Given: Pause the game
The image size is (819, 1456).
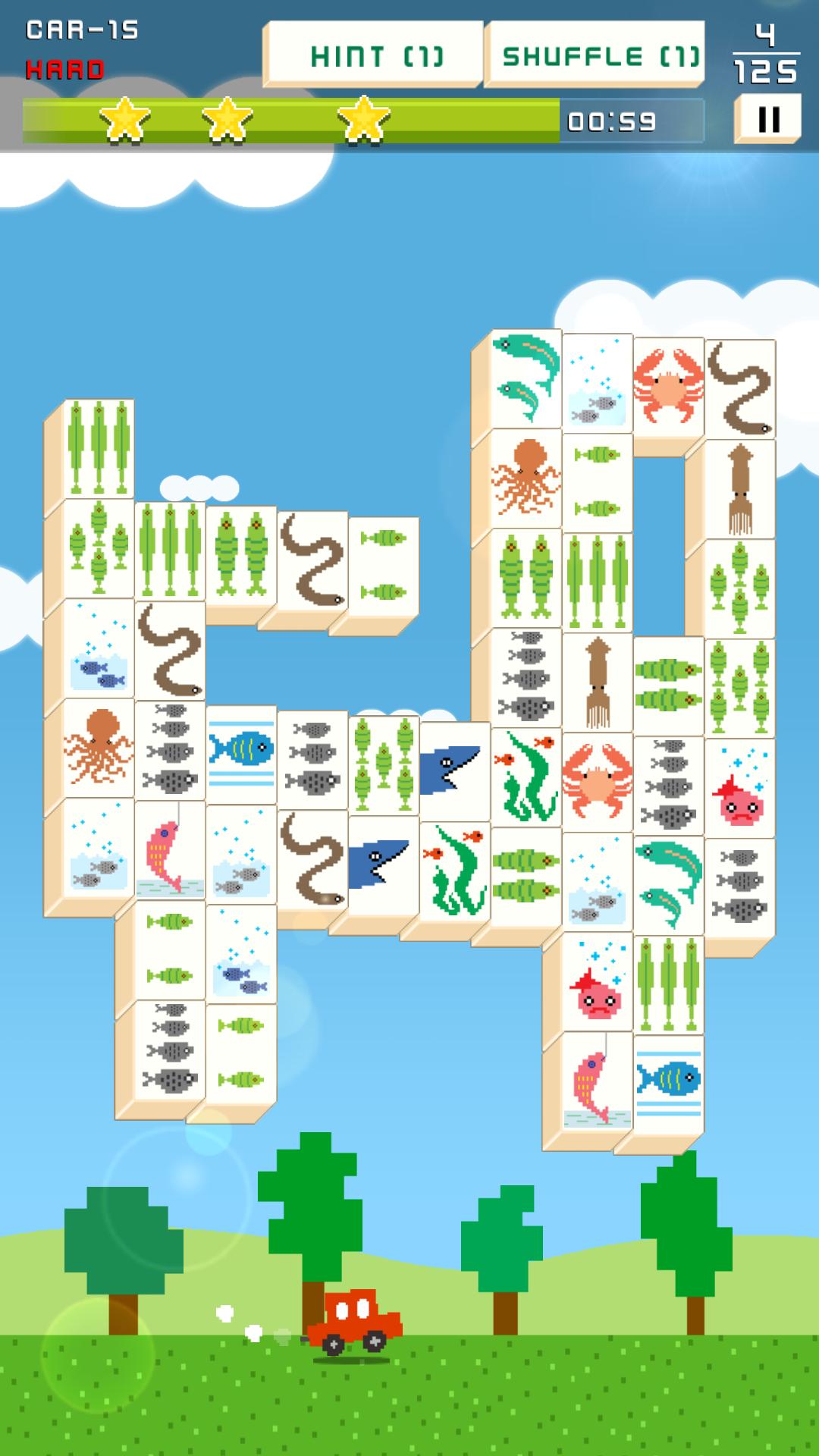Looking at the screenshot, I should 768,119.
